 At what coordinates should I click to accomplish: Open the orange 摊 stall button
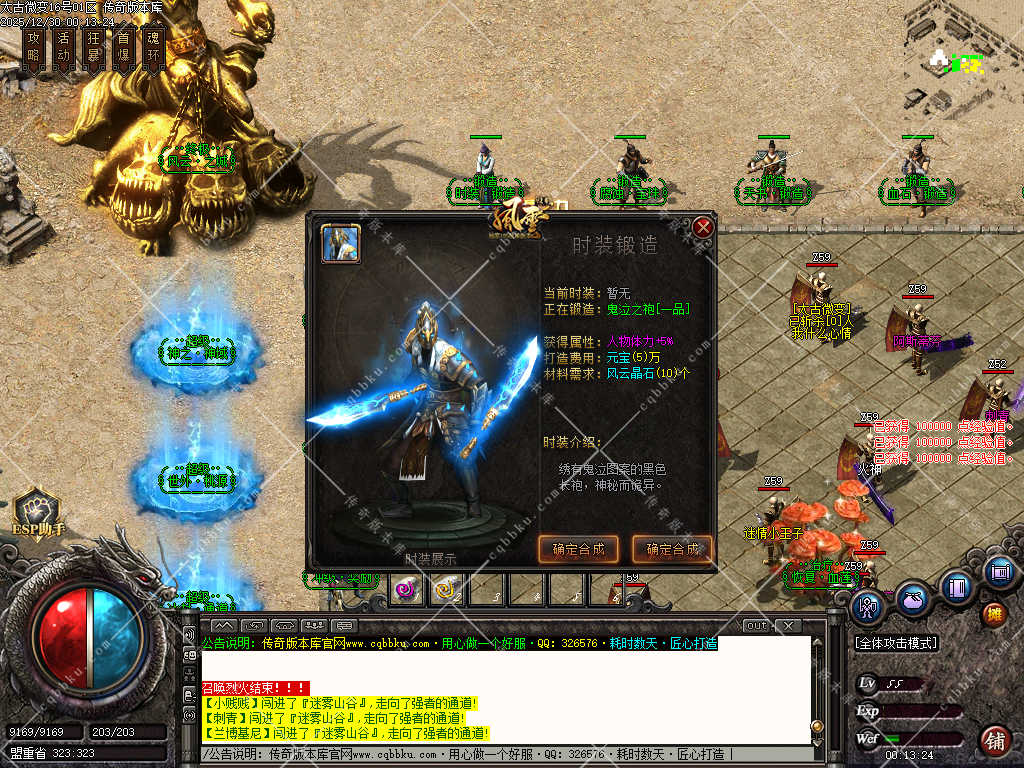994,613
